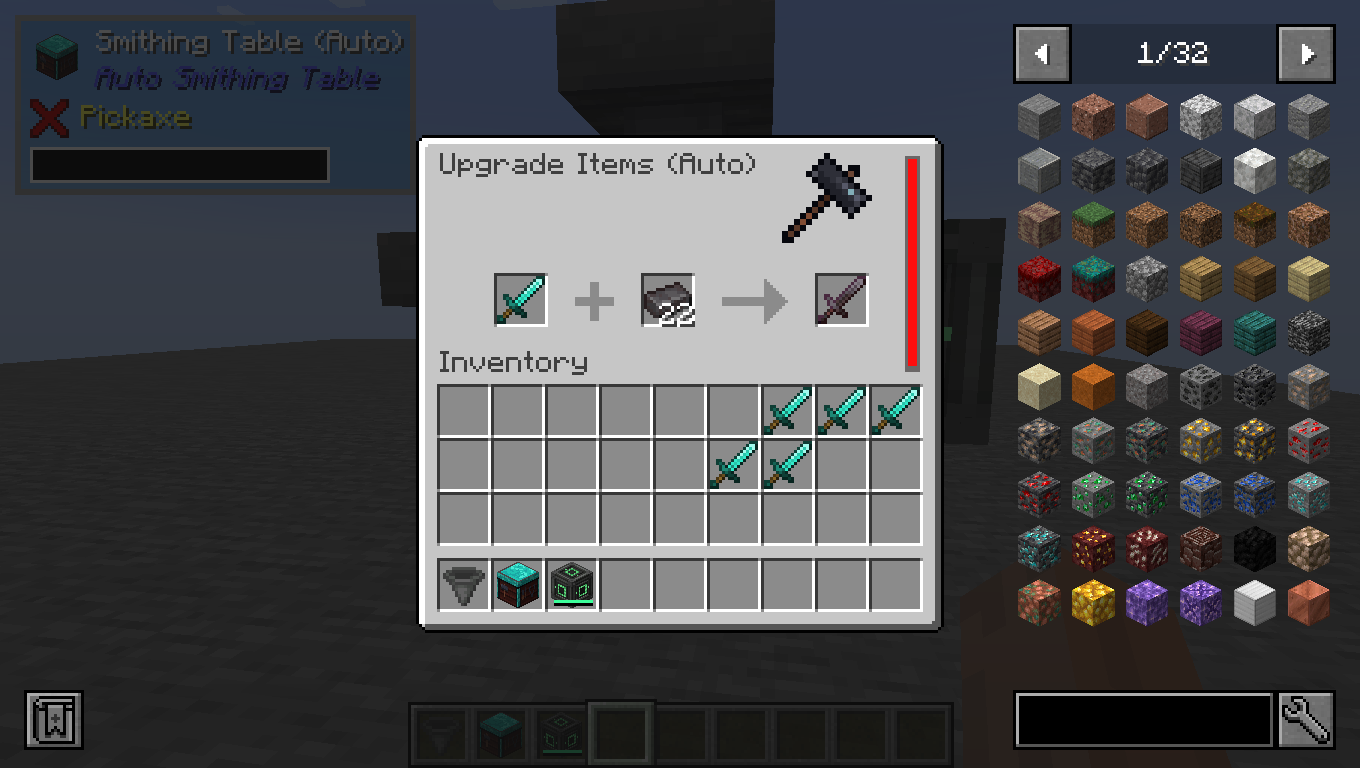Go to the next item list page
This screenshot has width=1360, height=768.
[1305, 54]
